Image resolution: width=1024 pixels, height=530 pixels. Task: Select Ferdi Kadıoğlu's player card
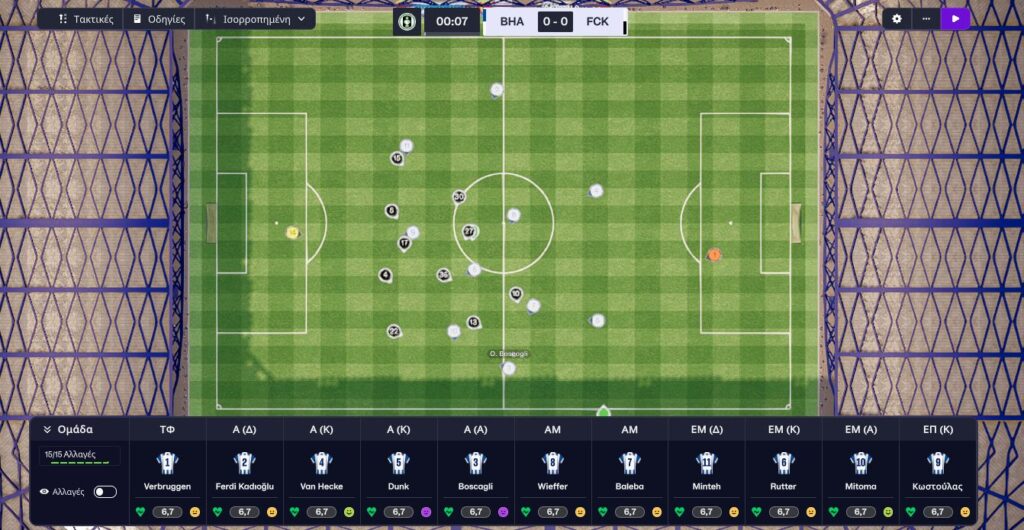[x=245, y=472]
